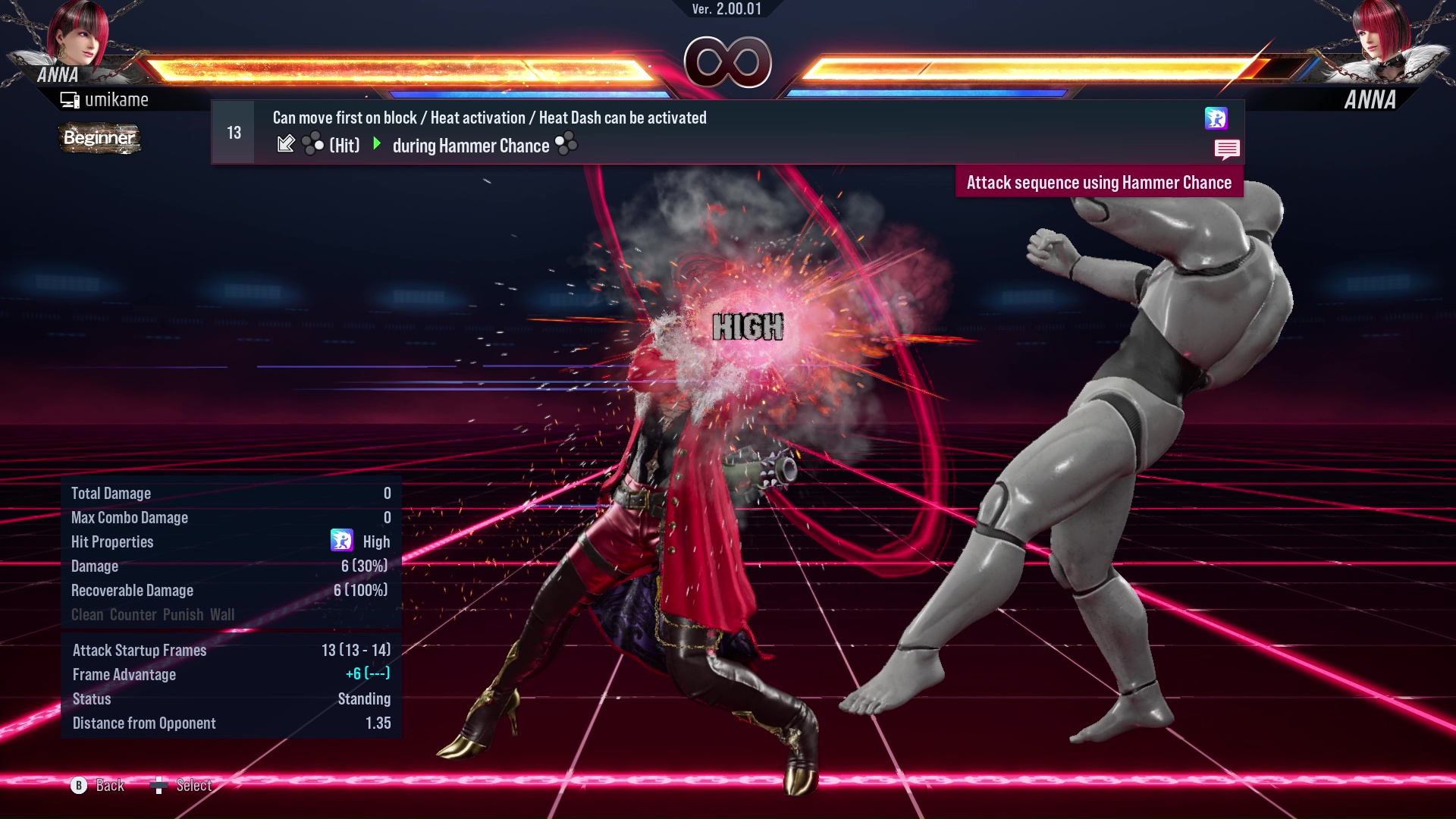Open the Punish info entry
The image size is (1456, 819).
[183, 614]
